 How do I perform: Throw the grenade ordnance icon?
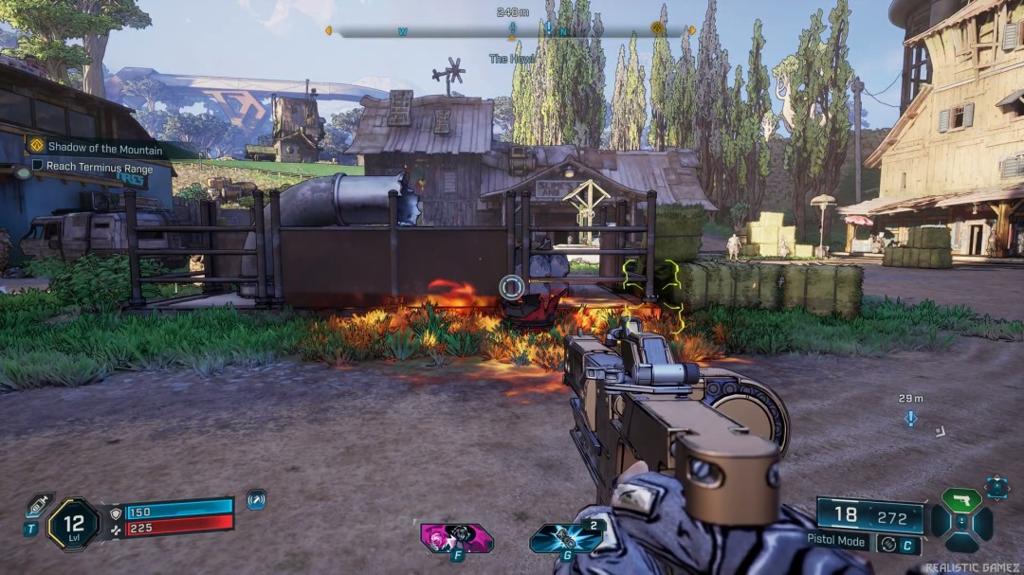click(x=566, y=538)
